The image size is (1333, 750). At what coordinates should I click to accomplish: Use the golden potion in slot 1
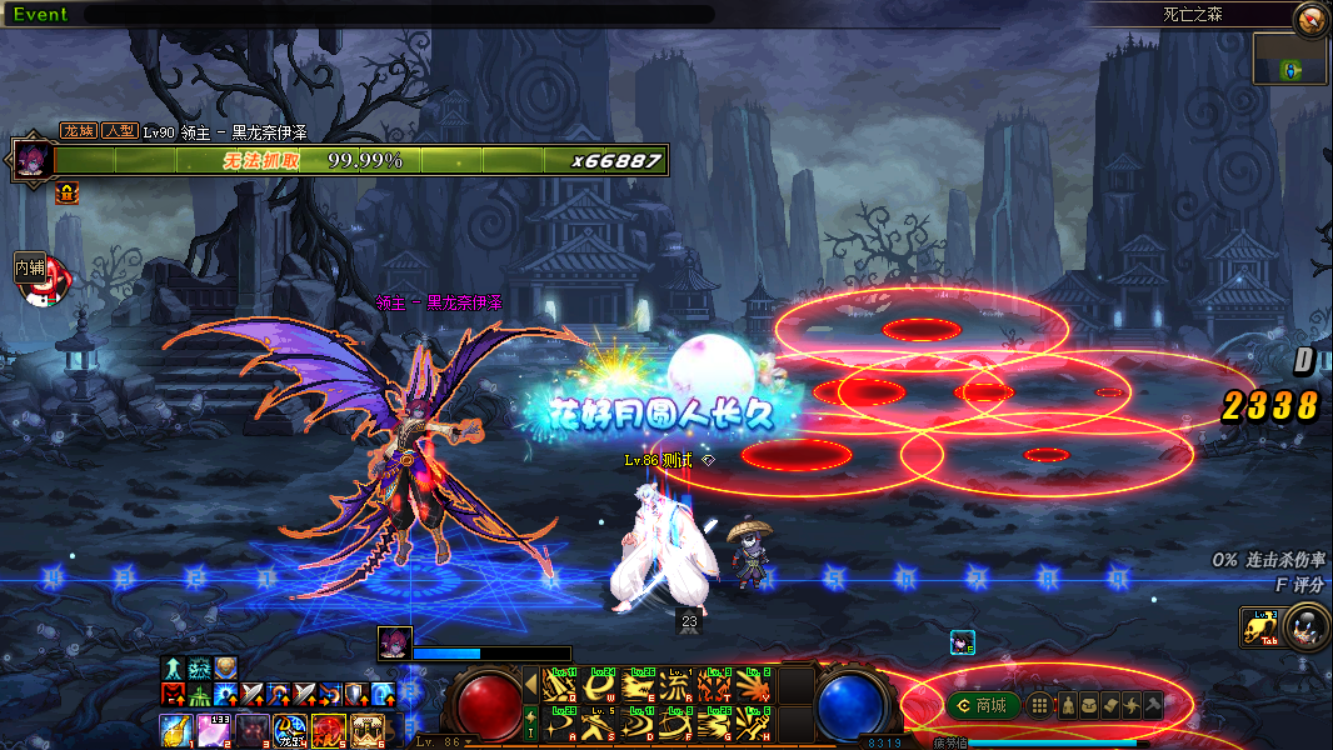(176, 732)
